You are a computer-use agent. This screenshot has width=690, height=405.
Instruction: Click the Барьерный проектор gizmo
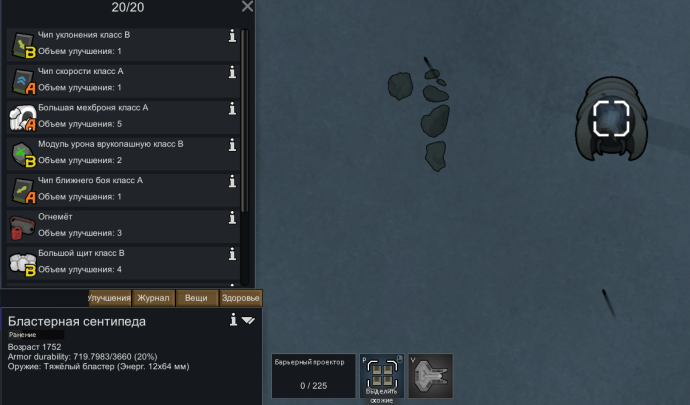313,376
